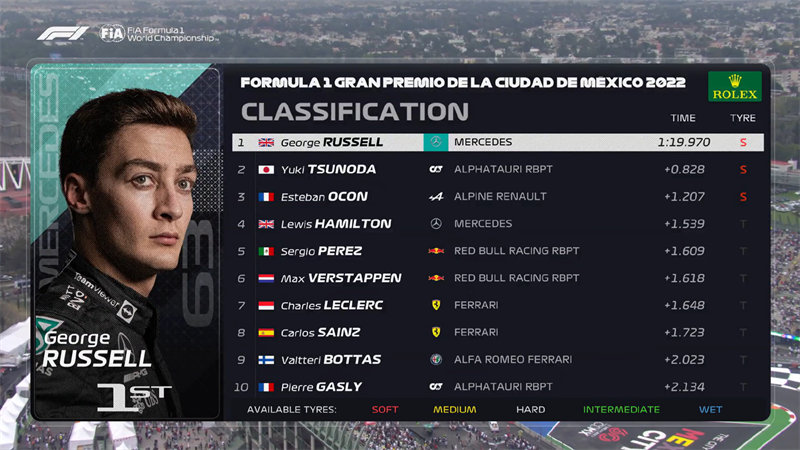Choose the Intermediate tyre legend entry
Image resolution: width=800 pixels, height=450 pixels.
(x=622, y=409)
